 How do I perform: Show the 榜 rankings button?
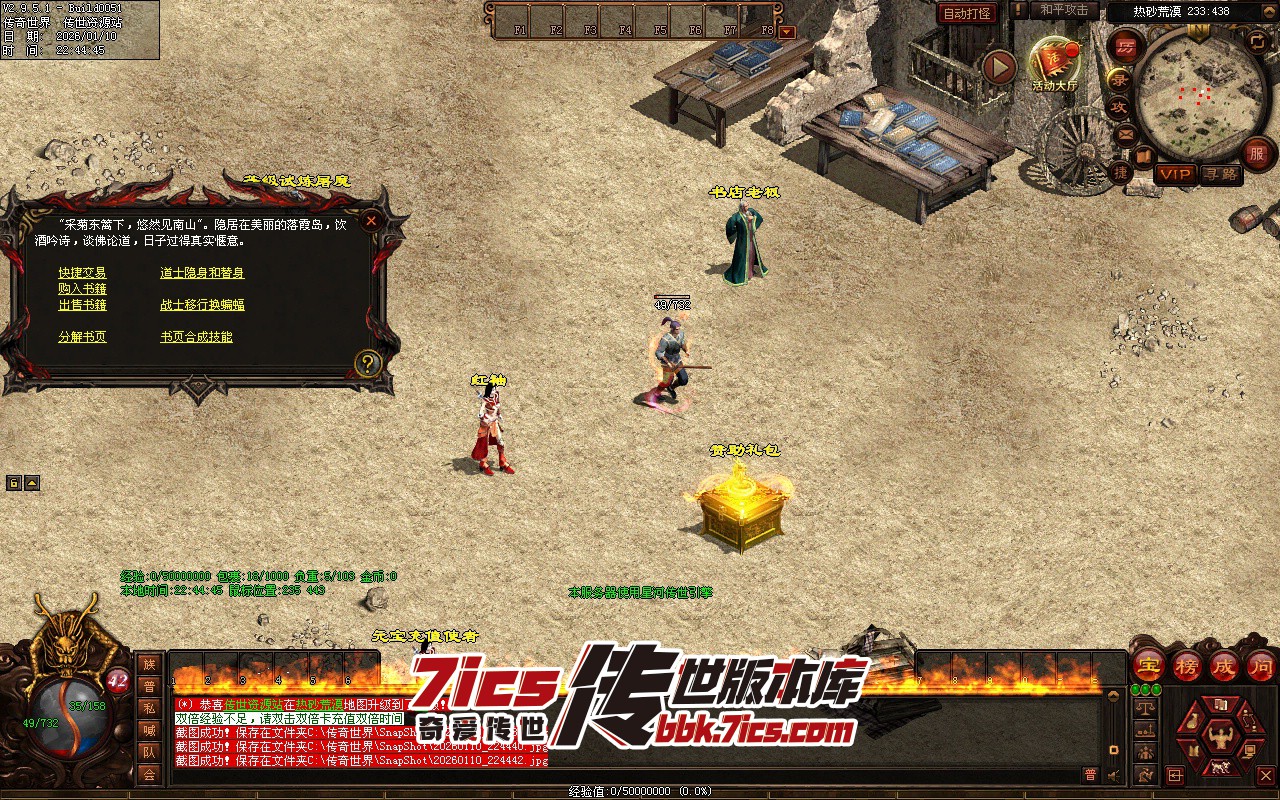coord(1186,664)
